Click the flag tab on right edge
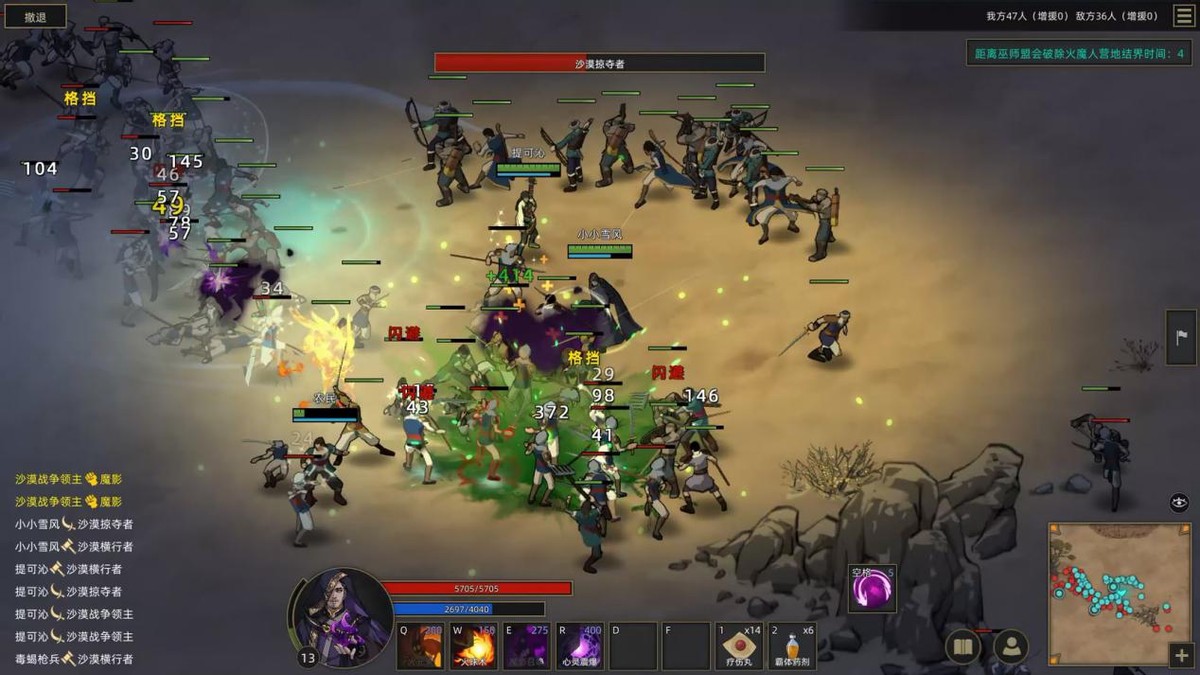The height and width of the screenshot is (675, 1200). 1182,337
